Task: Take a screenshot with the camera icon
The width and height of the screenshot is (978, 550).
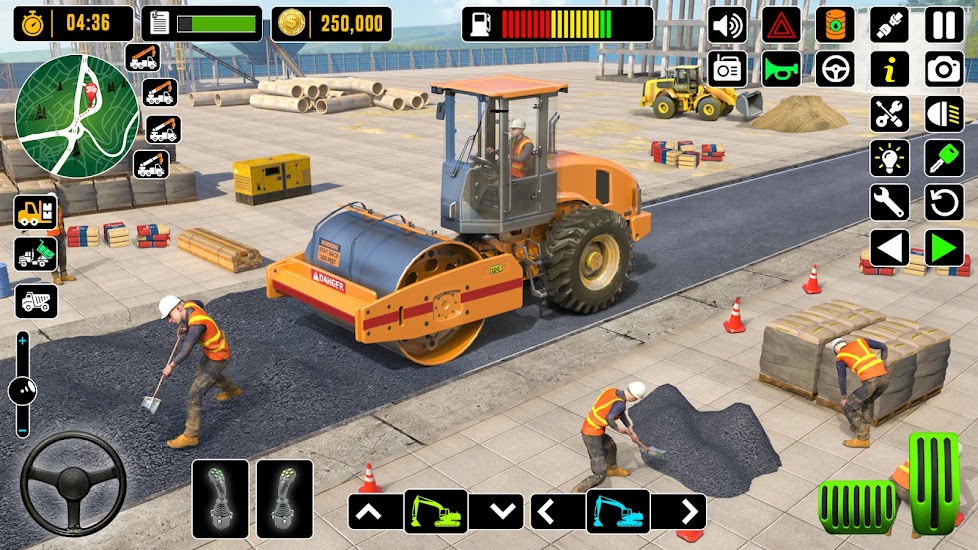Action: 944,69
